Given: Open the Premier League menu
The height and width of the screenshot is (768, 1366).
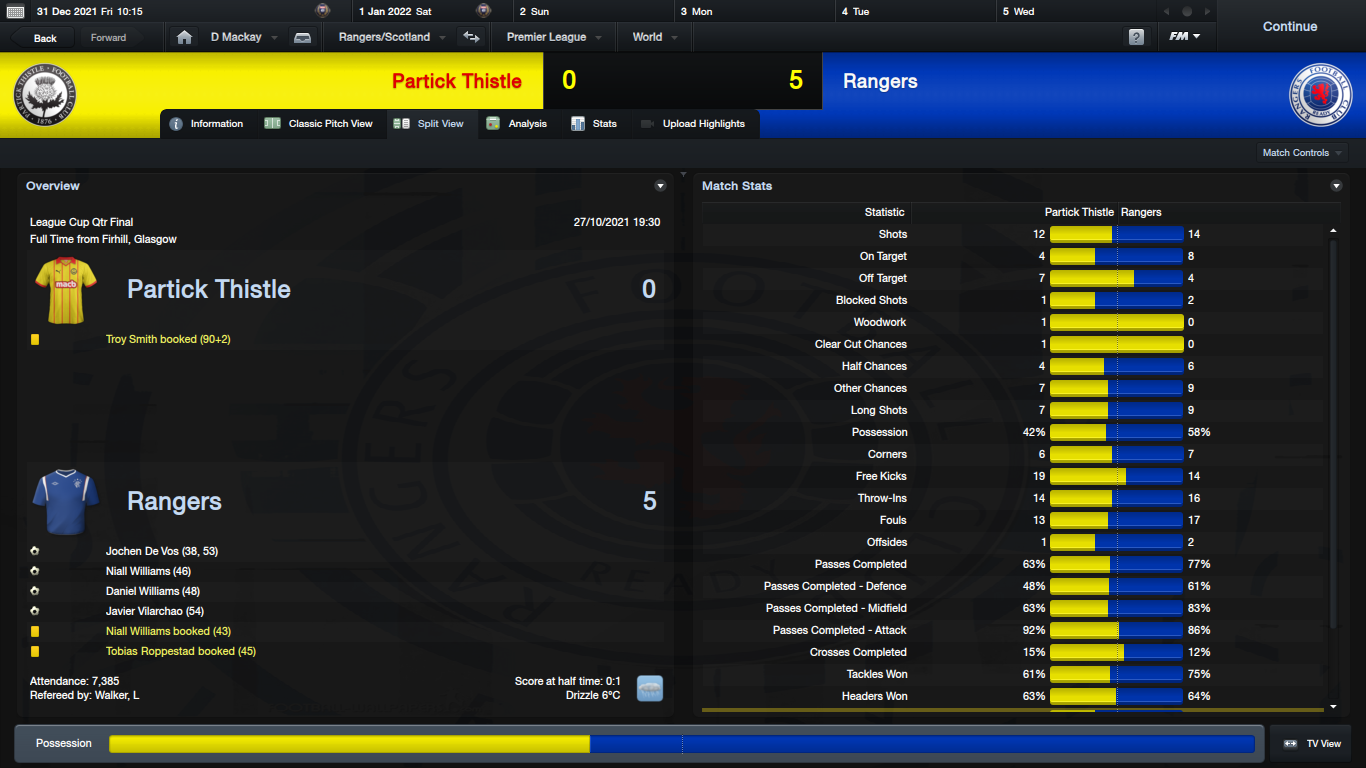Looking at the screenshot, I should (x=553, y=37).
